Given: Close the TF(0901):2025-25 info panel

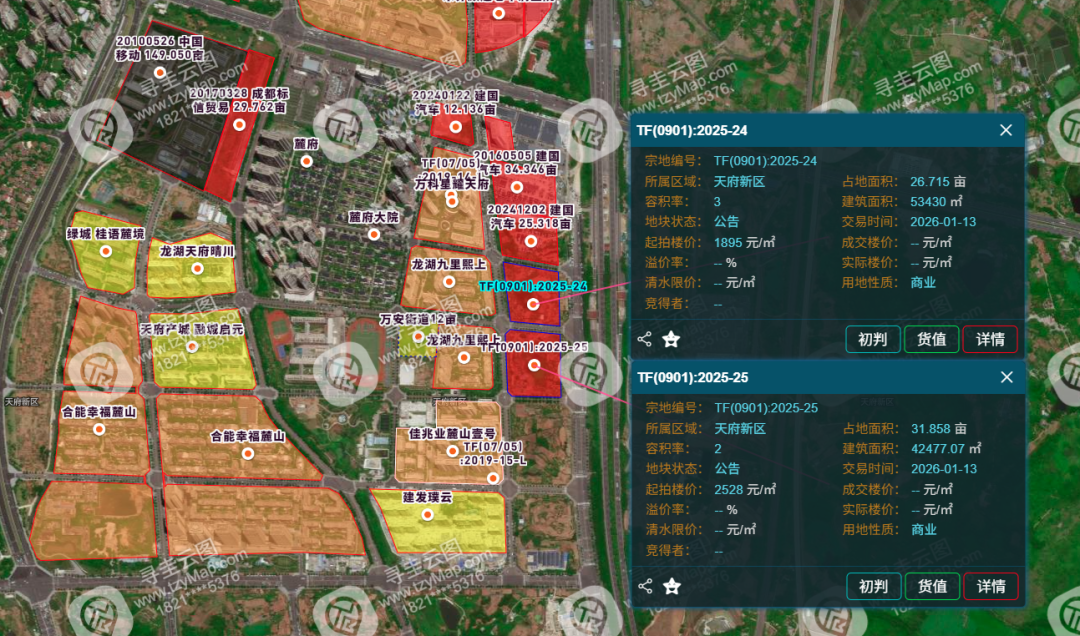Looking at the screenshot, I should tap(1006, 377).
